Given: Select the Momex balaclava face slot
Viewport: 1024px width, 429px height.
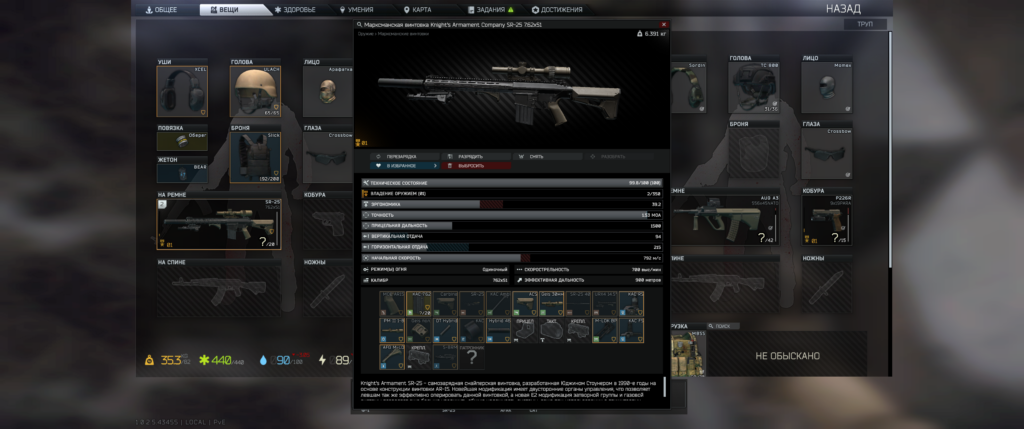Looking at the screenshot, I should point(826,88).
